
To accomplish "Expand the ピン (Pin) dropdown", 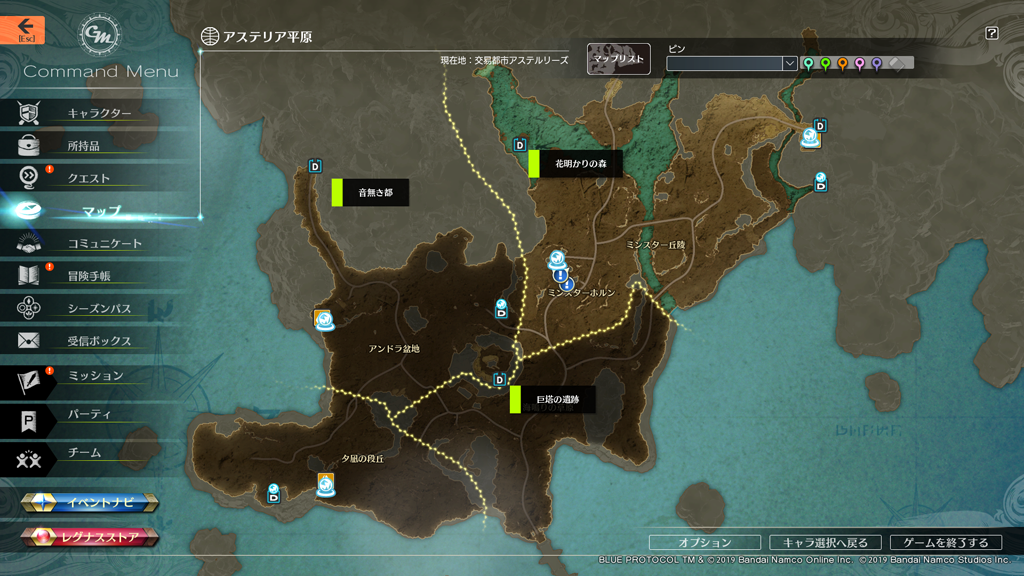I will pos(790,63).
